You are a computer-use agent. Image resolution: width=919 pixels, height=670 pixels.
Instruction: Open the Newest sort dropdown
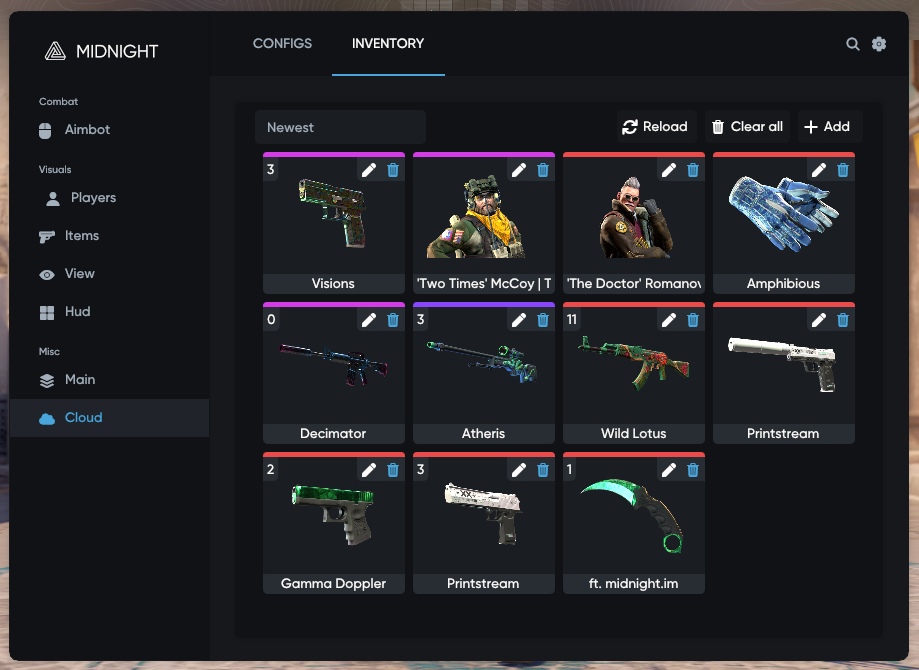[340, 127]
